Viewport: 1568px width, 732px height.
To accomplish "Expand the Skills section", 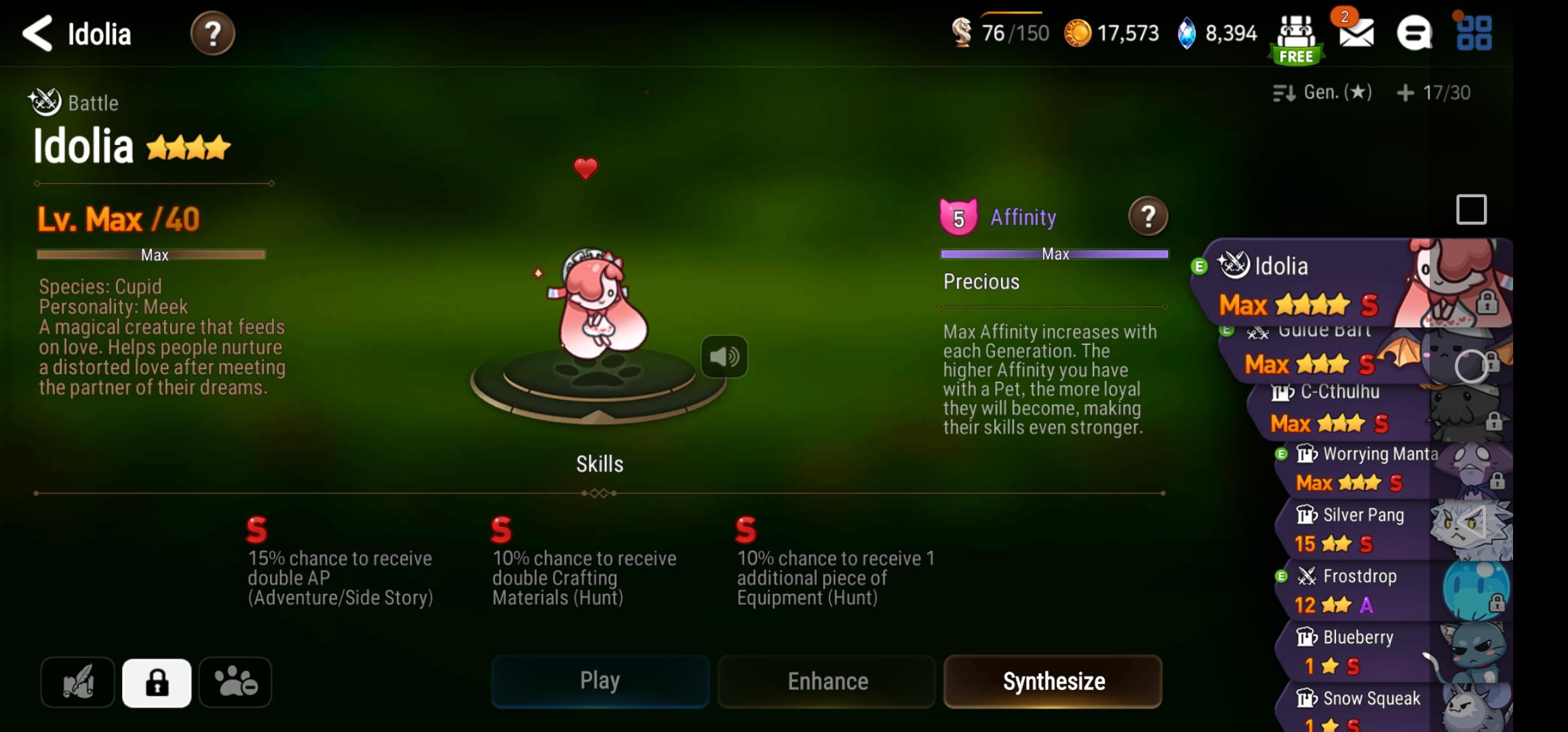I will click(x=598, y=464).
